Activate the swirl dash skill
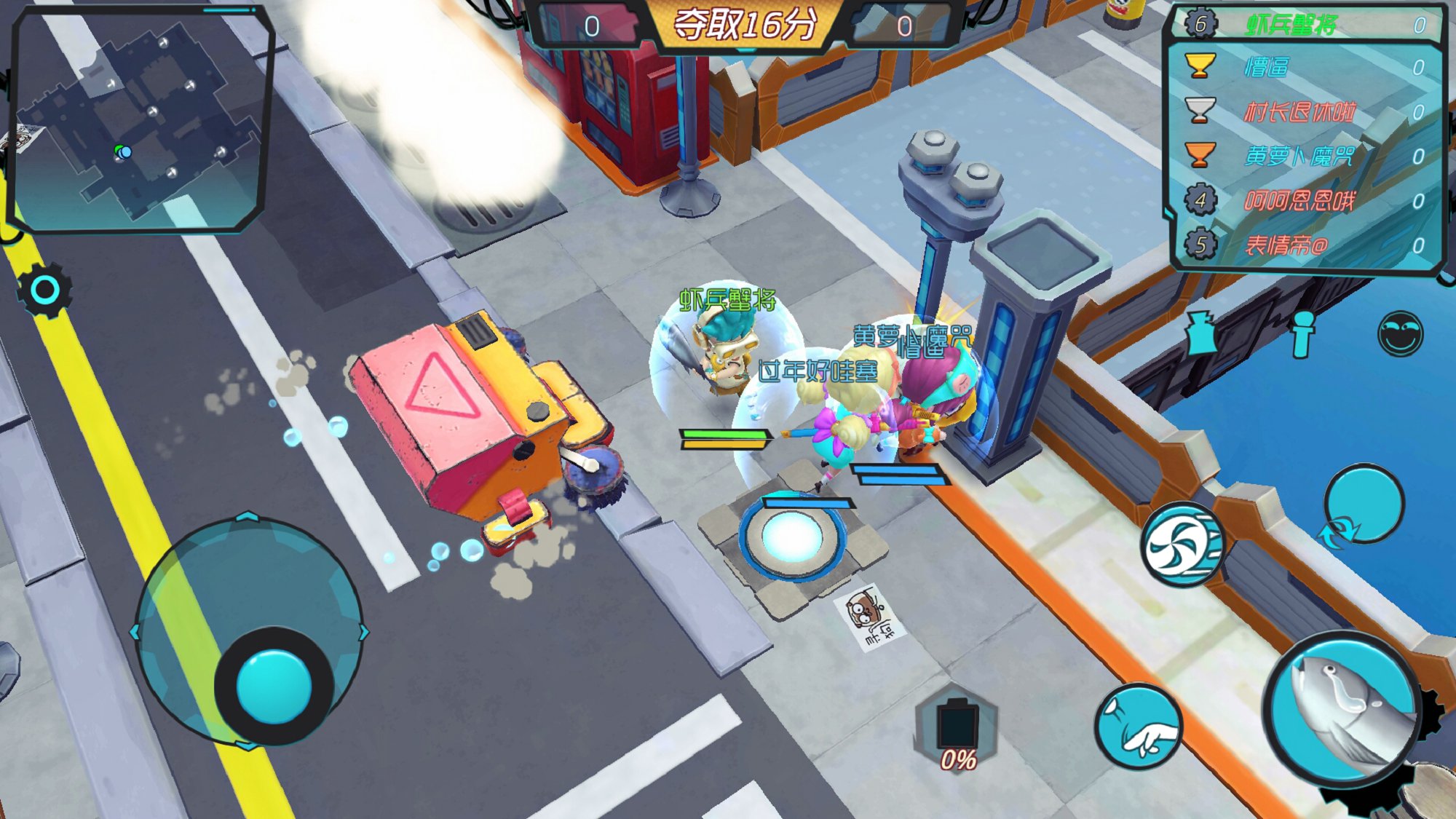The image size is (1456, 819). tap(1181, 545)
